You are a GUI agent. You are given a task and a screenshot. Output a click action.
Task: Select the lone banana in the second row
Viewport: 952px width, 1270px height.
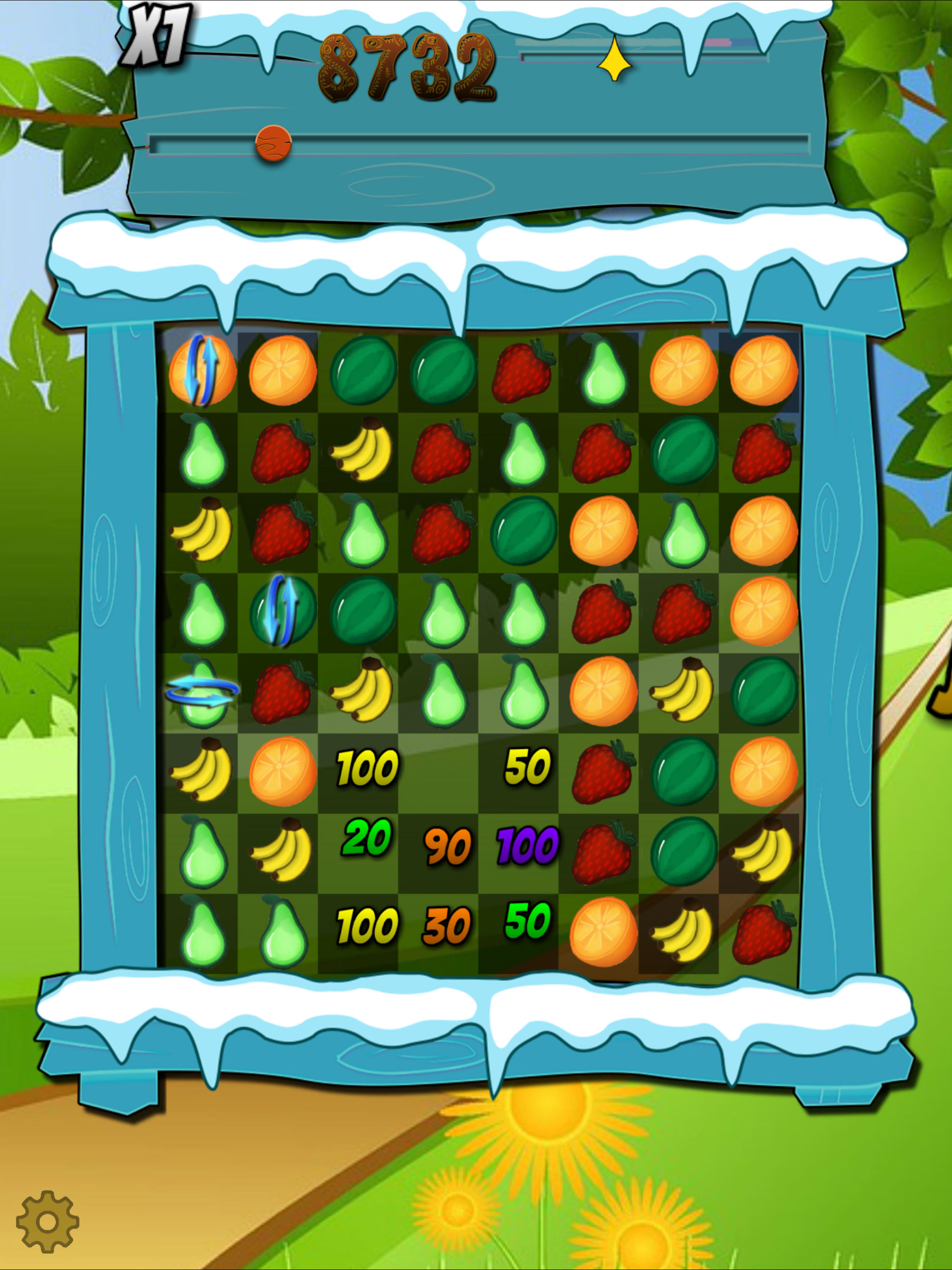point(362,450)
